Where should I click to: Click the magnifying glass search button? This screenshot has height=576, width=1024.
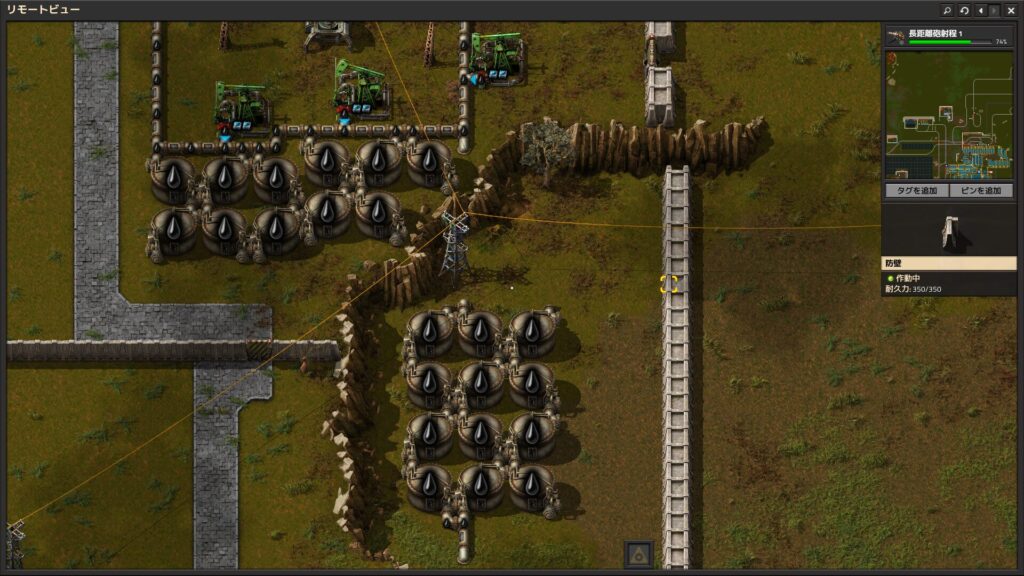947,10
